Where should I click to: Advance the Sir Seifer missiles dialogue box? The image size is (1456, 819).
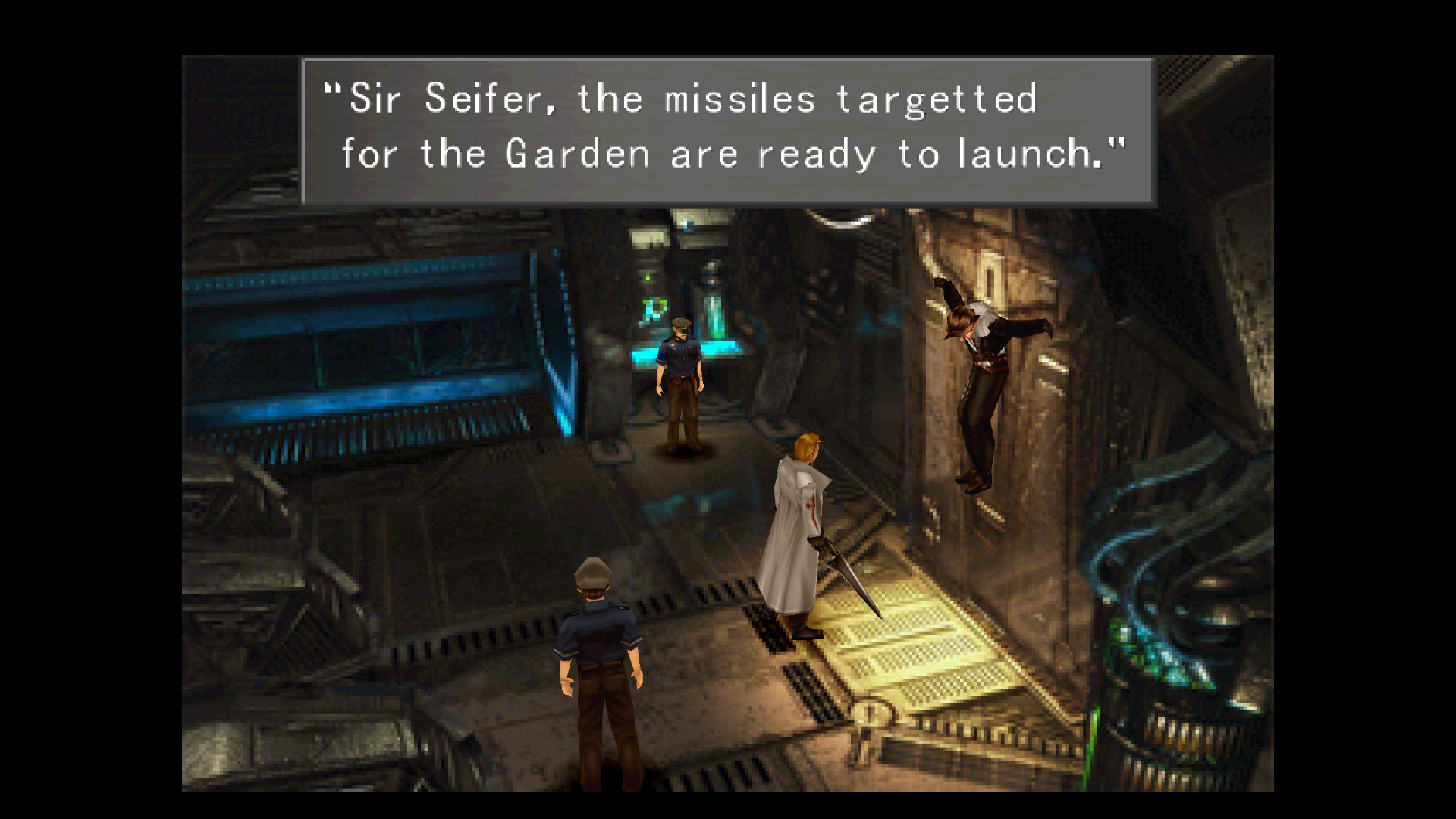[728, 130]
